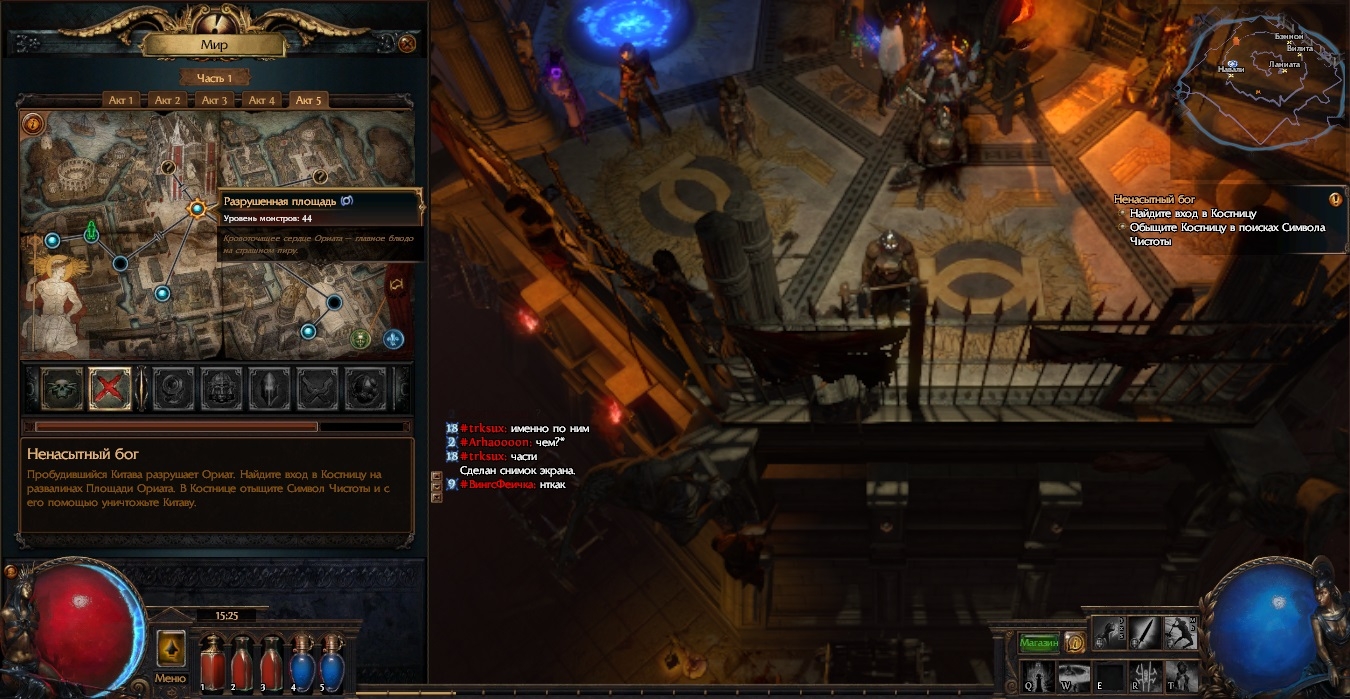Image resolution: width=1350 pixels, height=699 pixels.
Task: Select the Акт 3 tab
Action: (x=215, y=100)
